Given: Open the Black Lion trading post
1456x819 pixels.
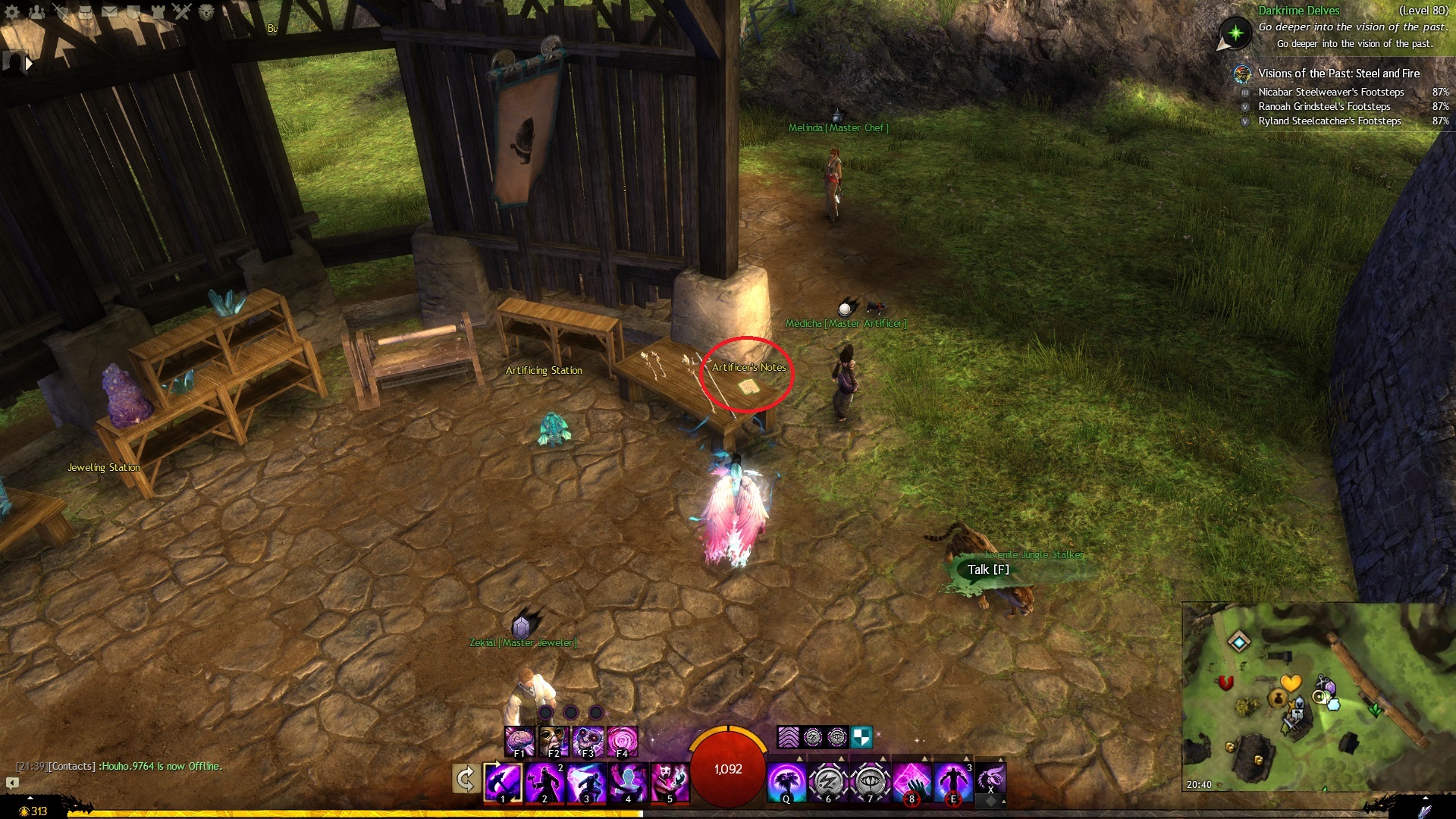Looking at the screenshot, I should (x=206, y=11).
